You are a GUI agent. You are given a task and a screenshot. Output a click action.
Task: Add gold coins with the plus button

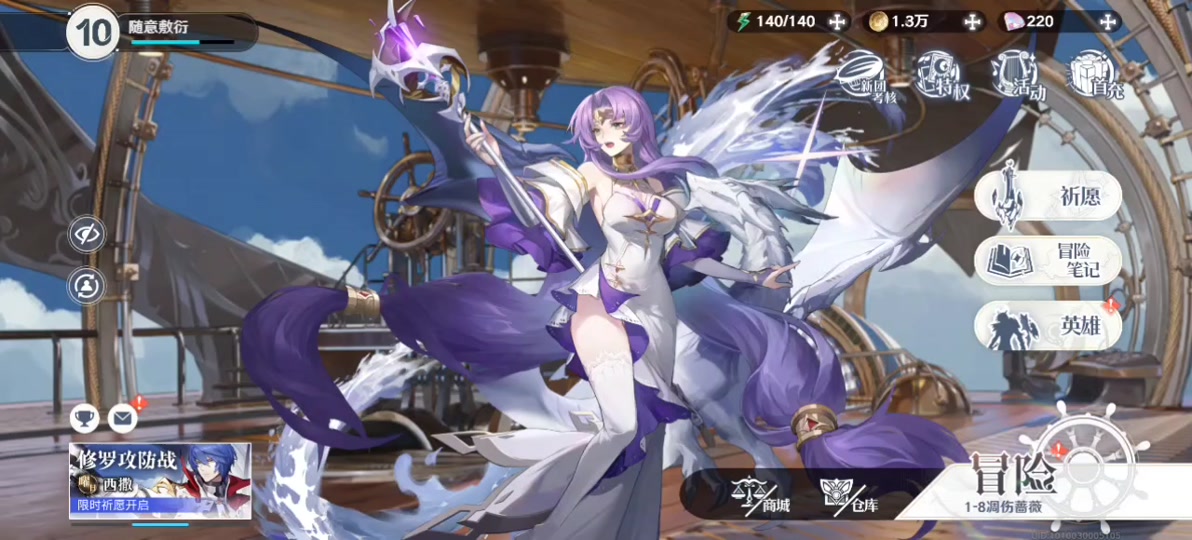(972, 21)
